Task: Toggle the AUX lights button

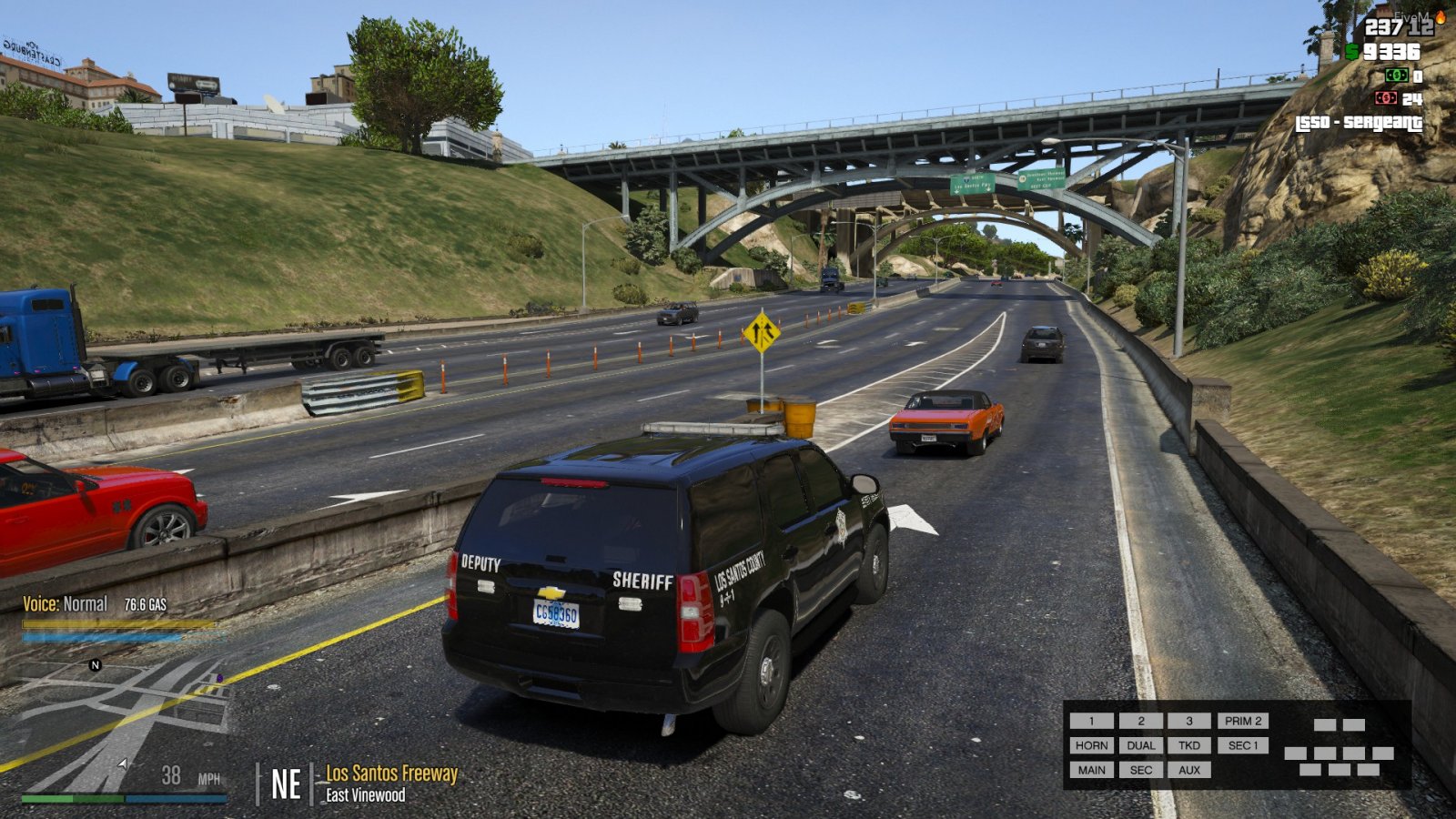Action: (x=1188, y=770)
